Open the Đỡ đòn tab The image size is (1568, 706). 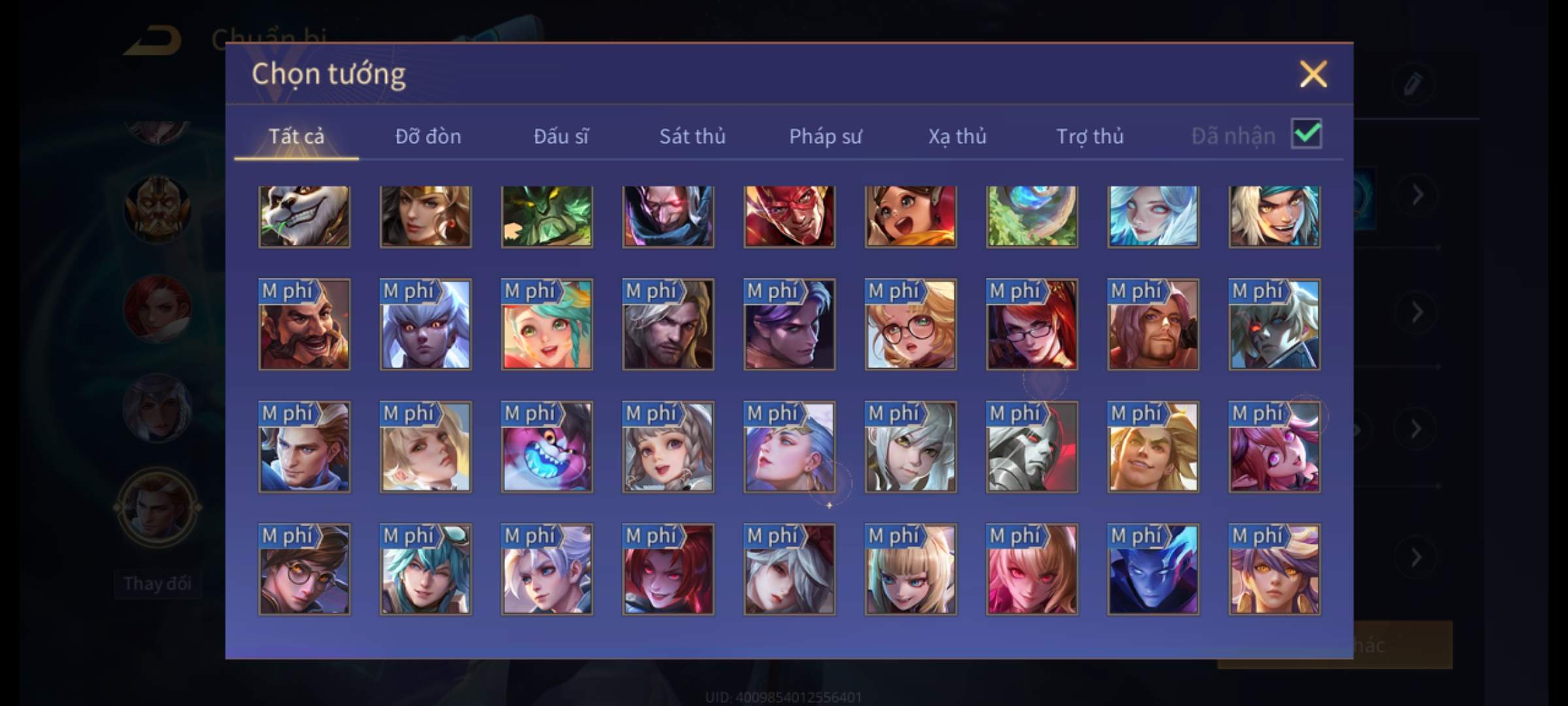coord(428,136)
